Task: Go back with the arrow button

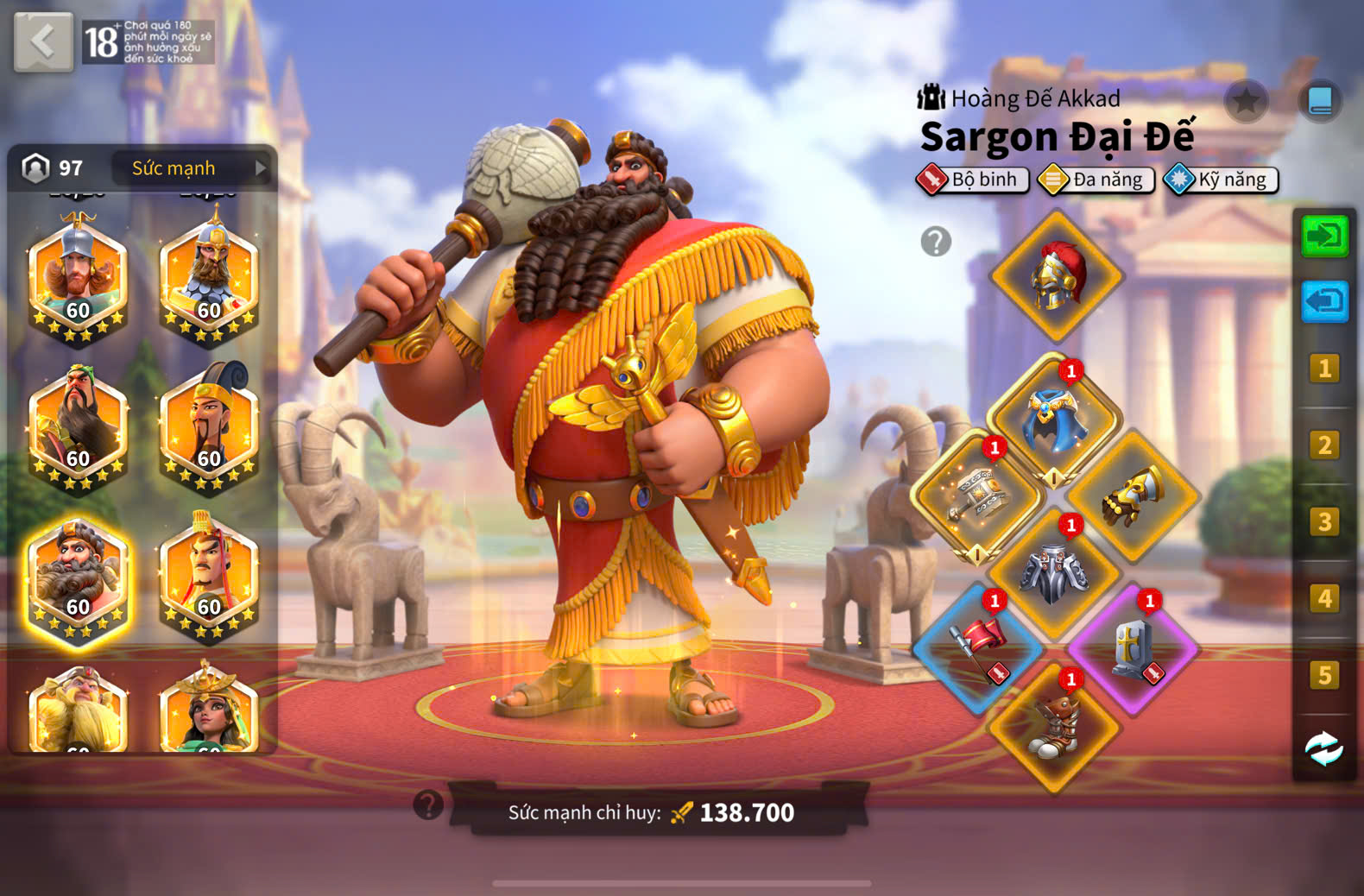Action: (x=42, y=41)
